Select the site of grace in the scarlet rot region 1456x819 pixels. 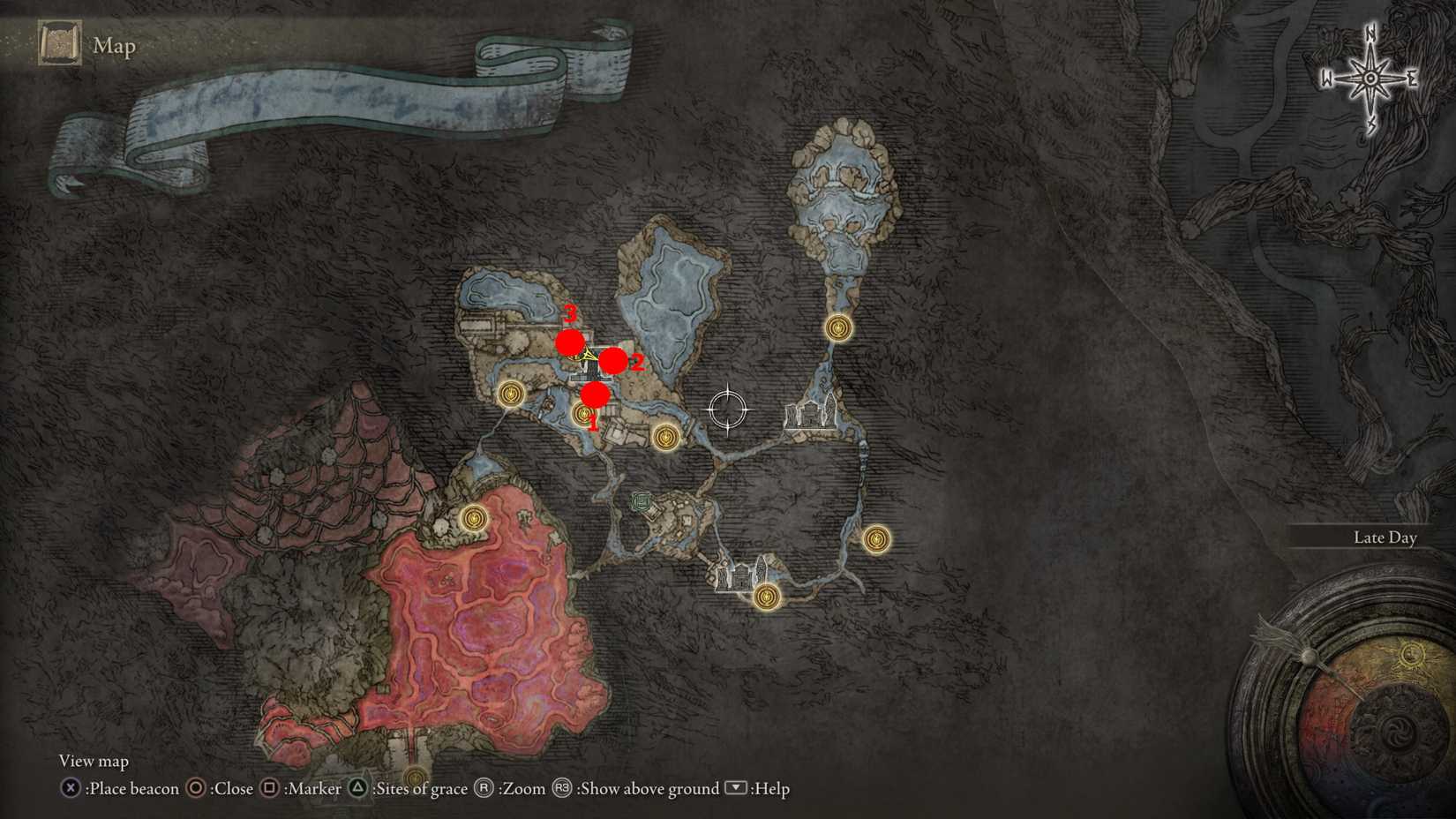(x=475, y=520)
